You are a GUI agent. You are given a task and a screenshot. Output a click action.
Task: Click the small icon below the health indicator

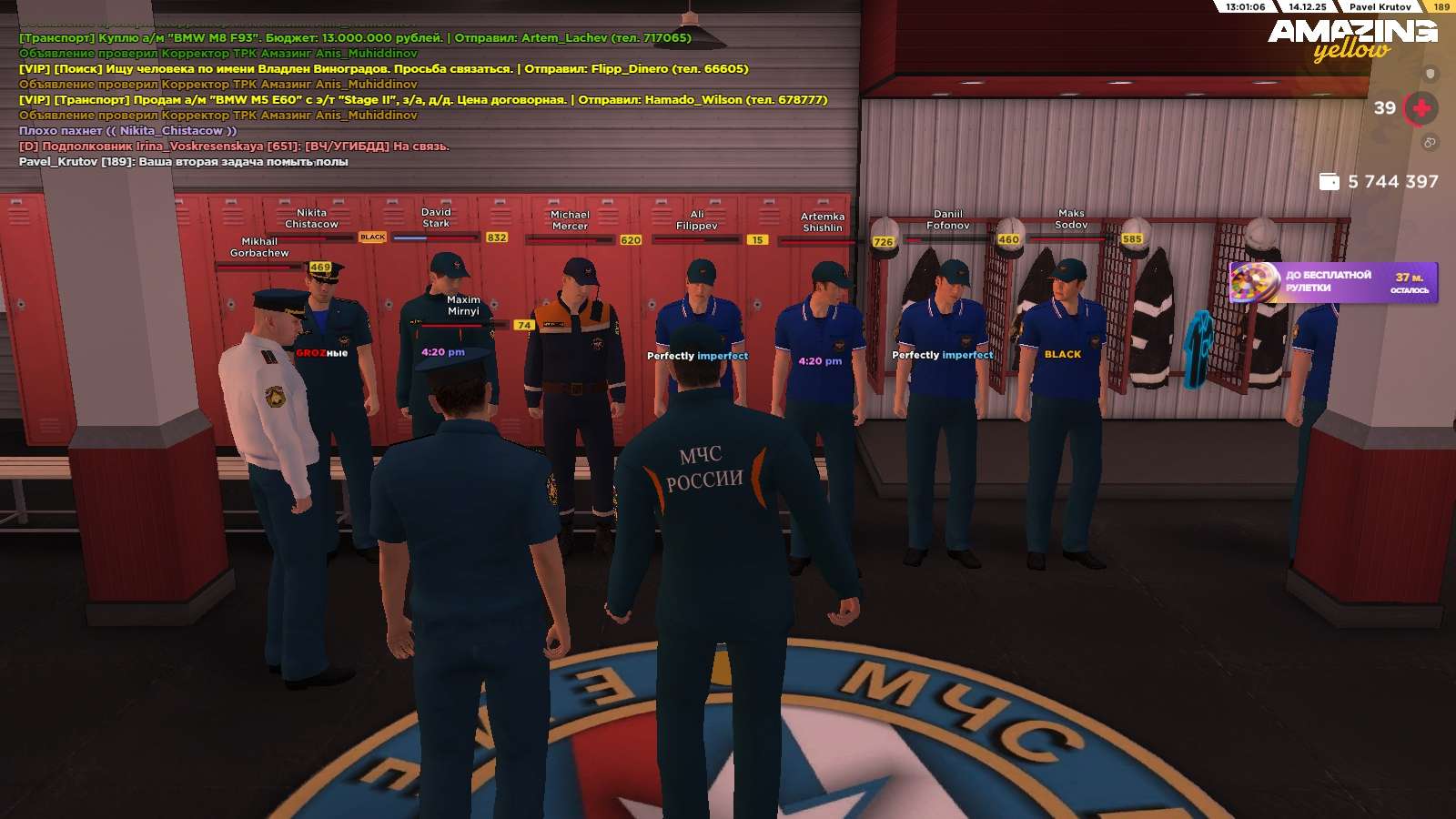point(1430,143)
